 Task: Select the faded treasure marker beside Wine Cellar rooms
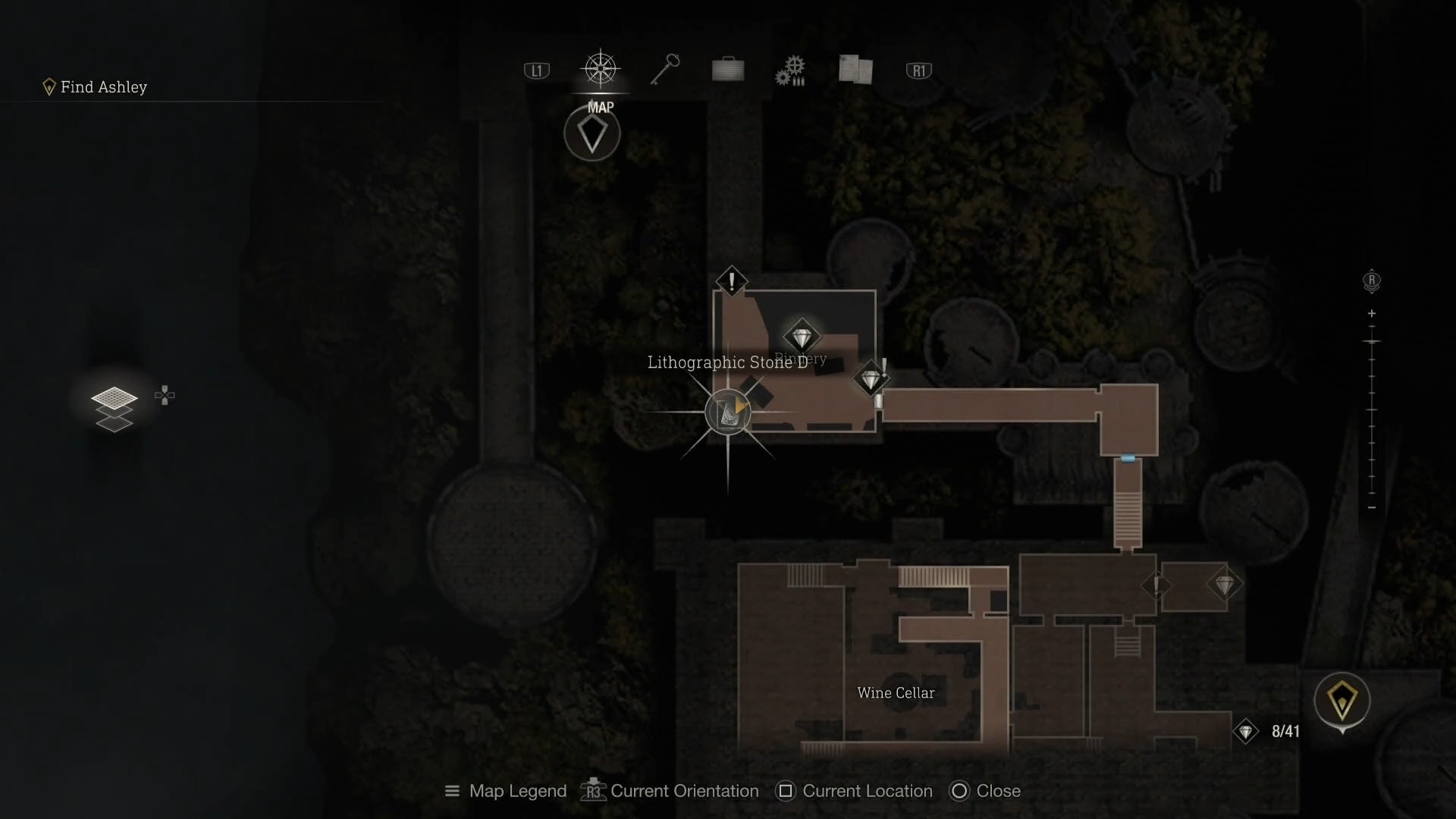coord(1224,585)
